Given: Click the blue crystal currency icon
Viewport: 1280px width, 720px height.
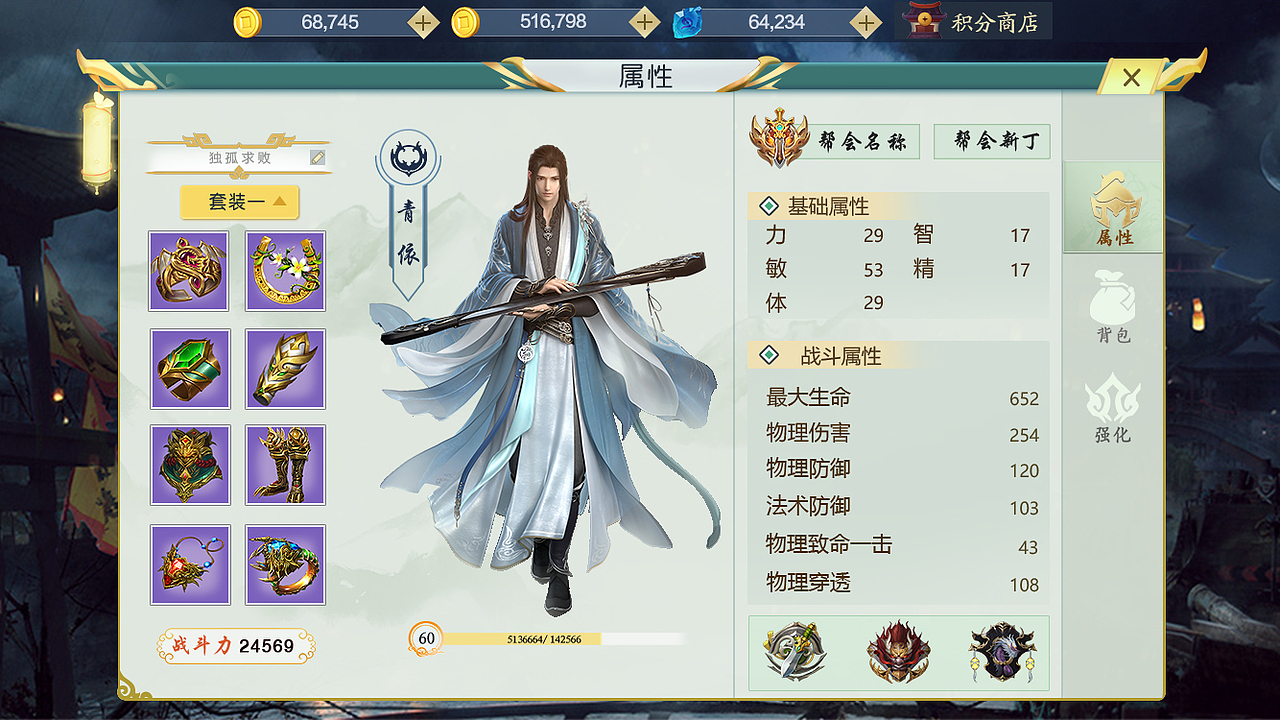Looking at the screenshot, I should pos(688,20).
